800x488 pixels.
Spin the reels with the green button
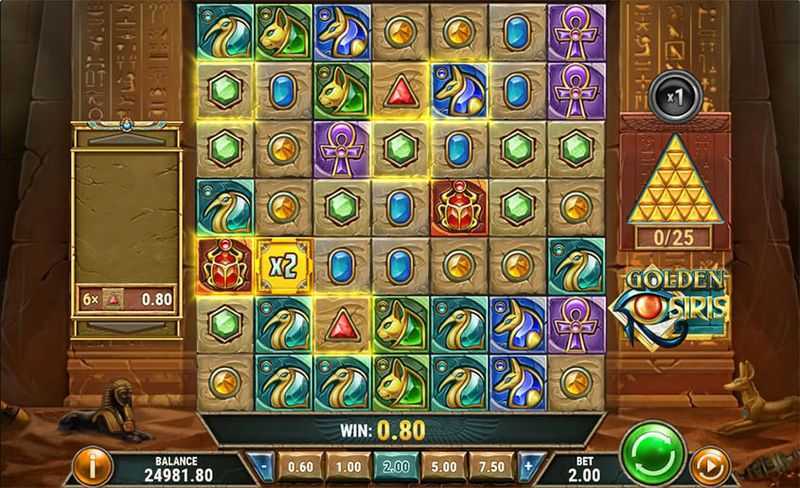click(652, 456)
